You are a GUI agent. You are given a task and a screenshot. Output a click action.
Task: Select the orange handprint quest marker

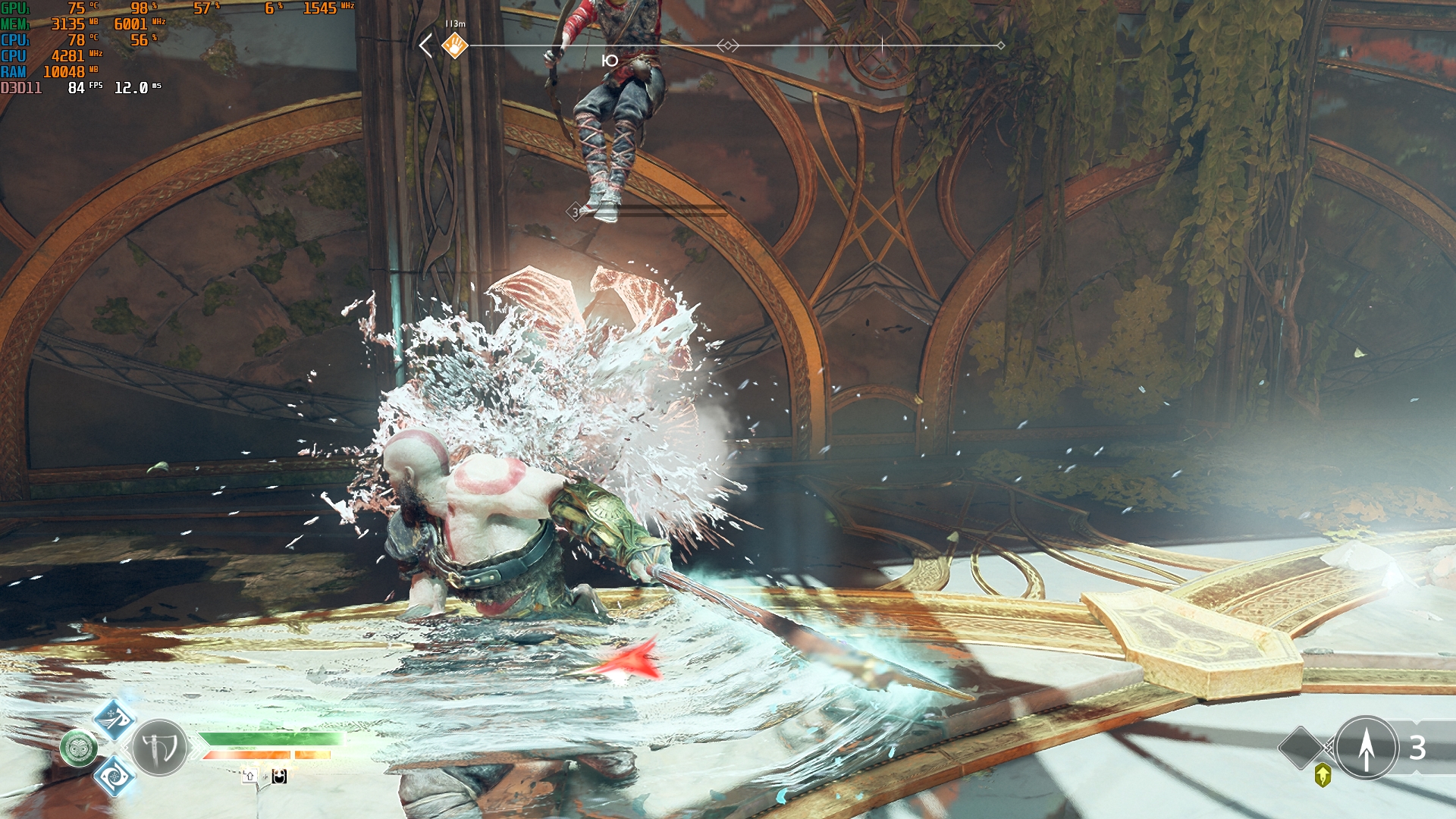455,45
